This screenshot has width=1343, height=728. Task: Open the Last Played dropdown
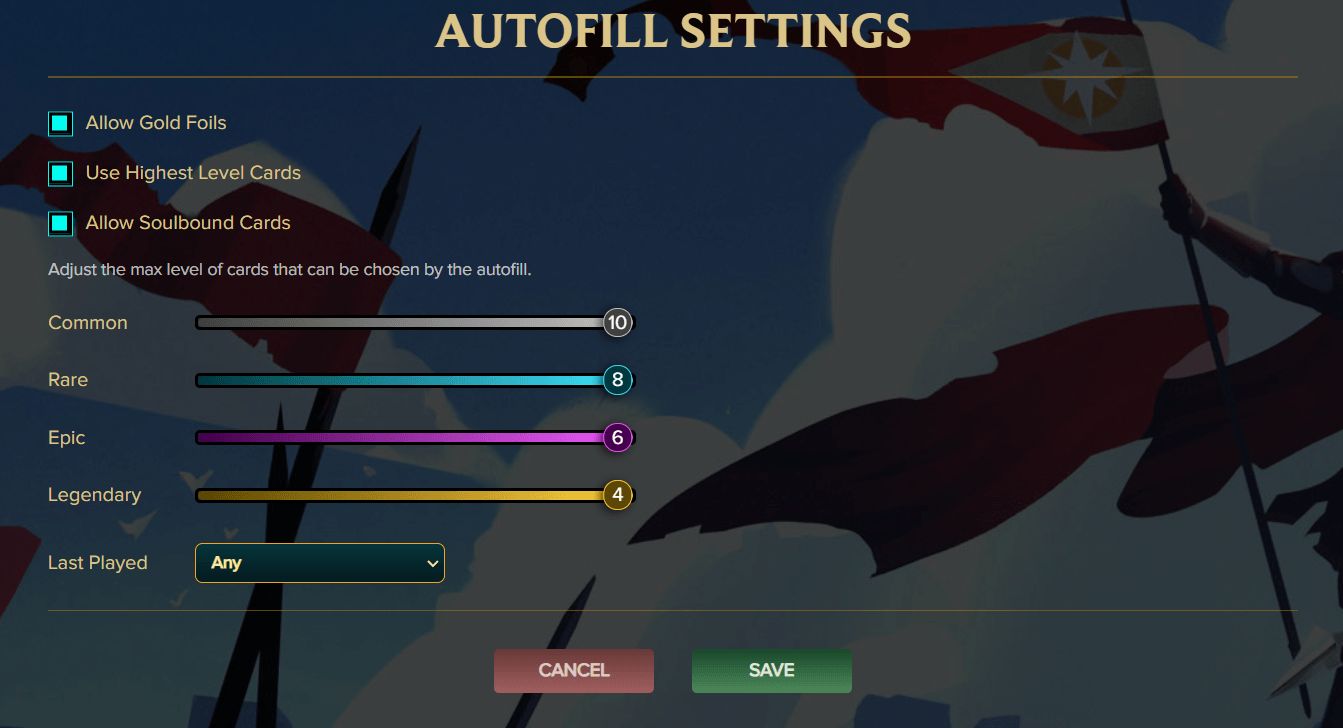point(319,562)
